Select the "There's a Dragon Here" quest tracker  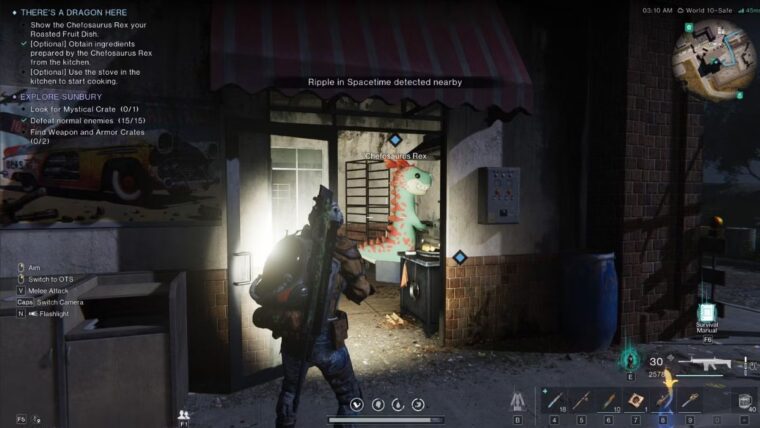(x=75, y=12)
